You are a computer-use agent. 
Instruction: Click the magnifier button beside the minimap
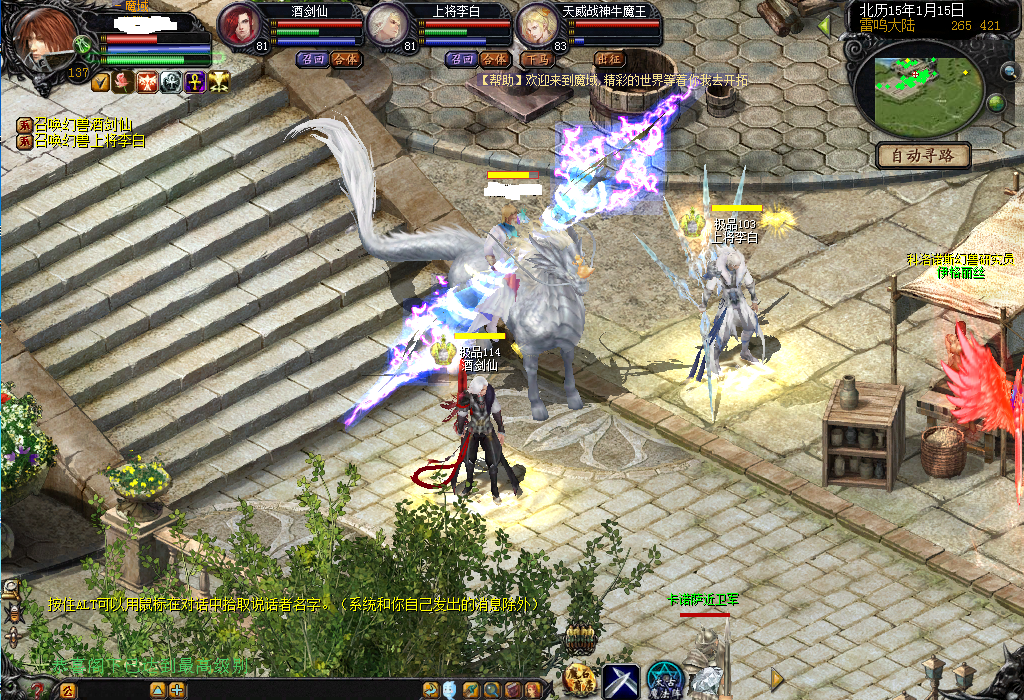(1009, 71)
